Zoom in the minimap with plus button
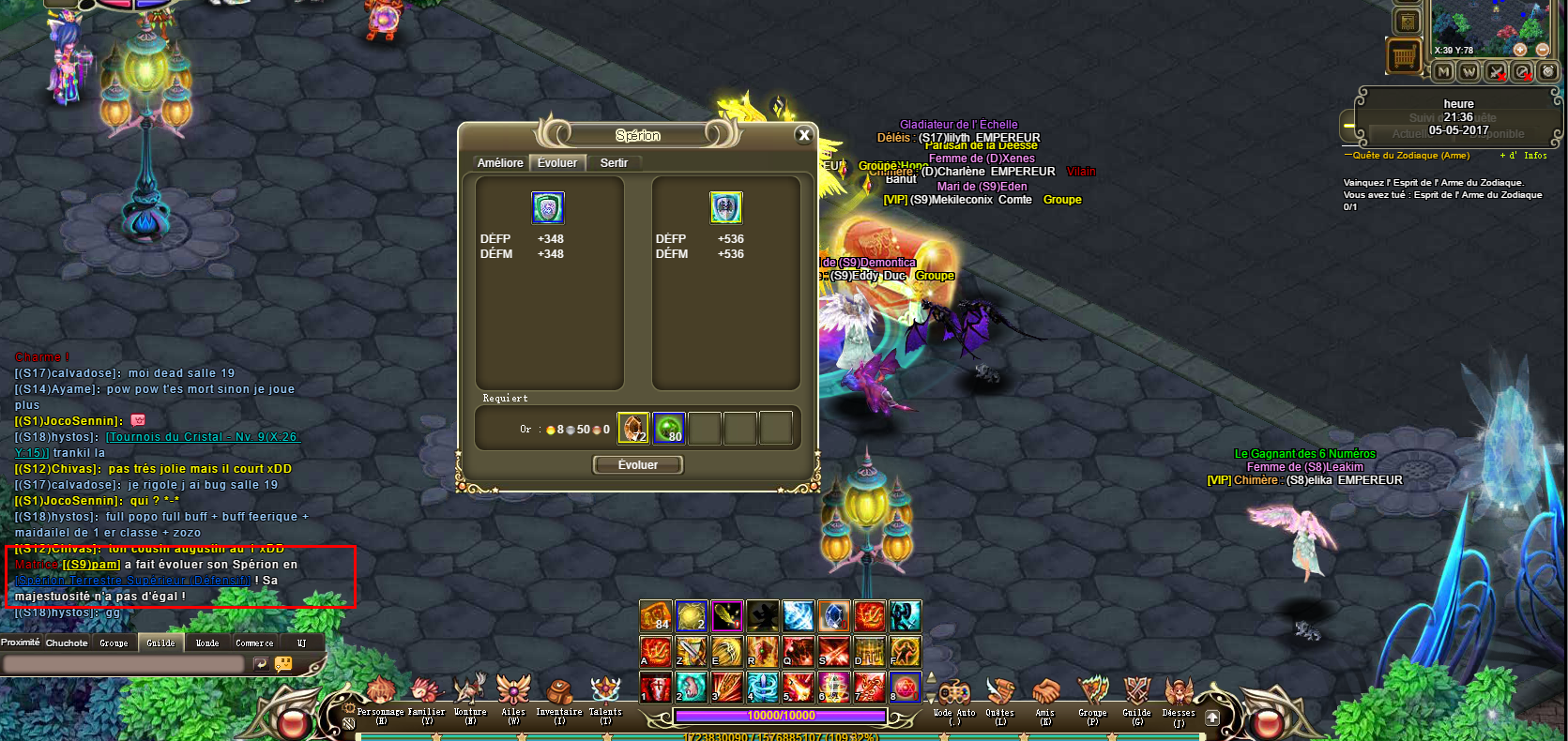This screenshot has width=1568, height=741. (1519, 50)
